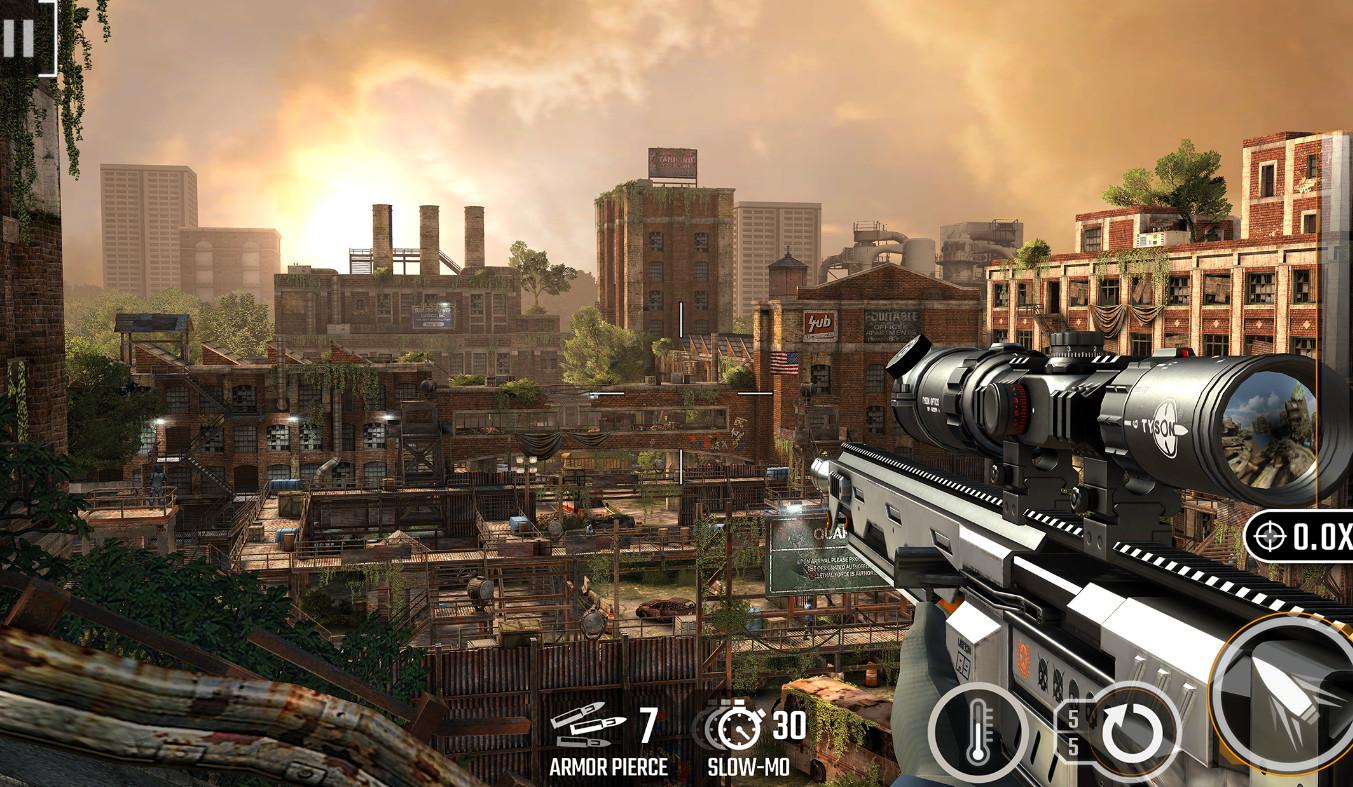Toggle the thermometer thermal vision button
The width and height of the screenshot is (1353, 787).
tap(978, 733)
